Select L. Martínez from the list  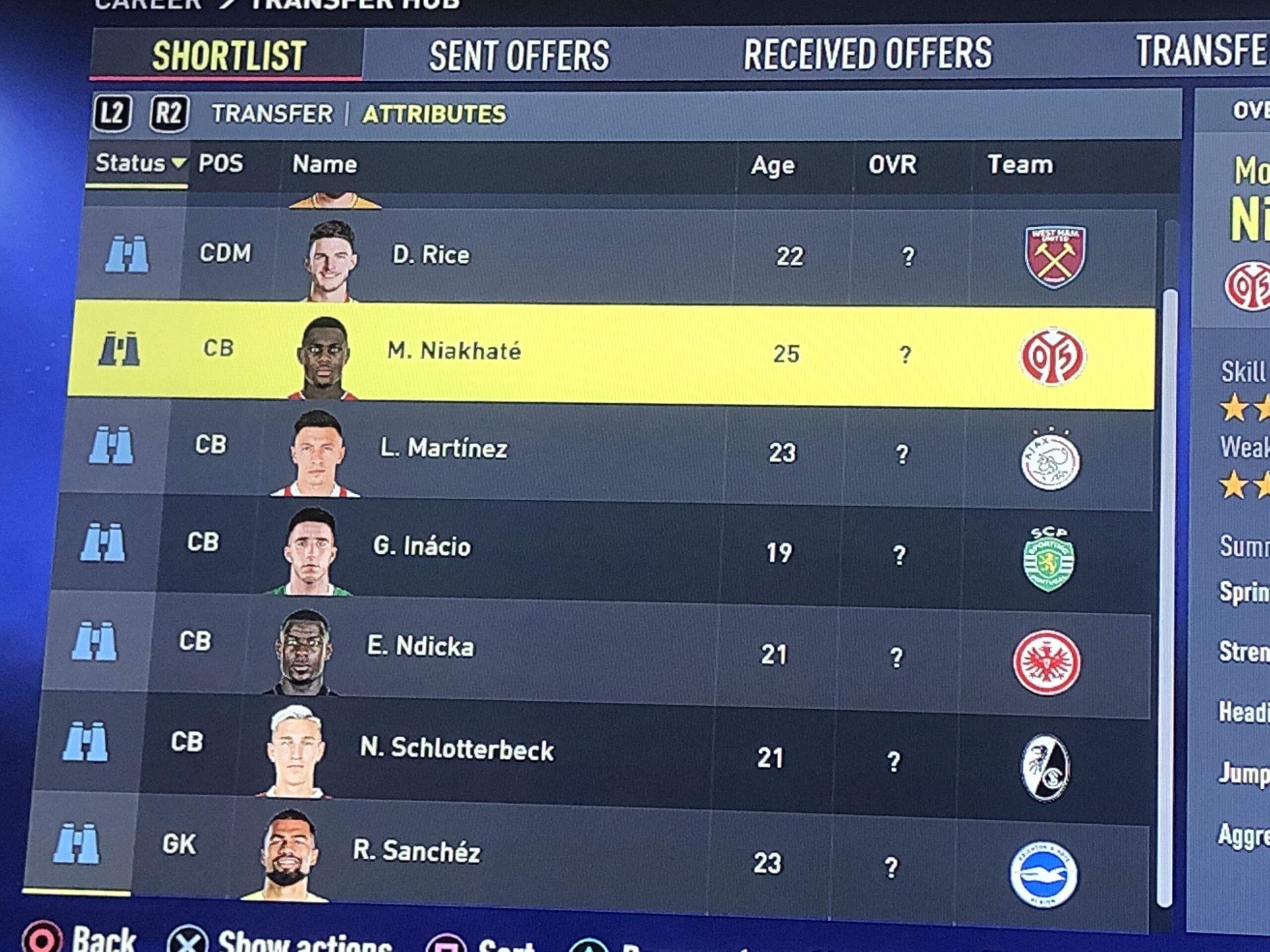pyautogui.click(x=443, y=449)
